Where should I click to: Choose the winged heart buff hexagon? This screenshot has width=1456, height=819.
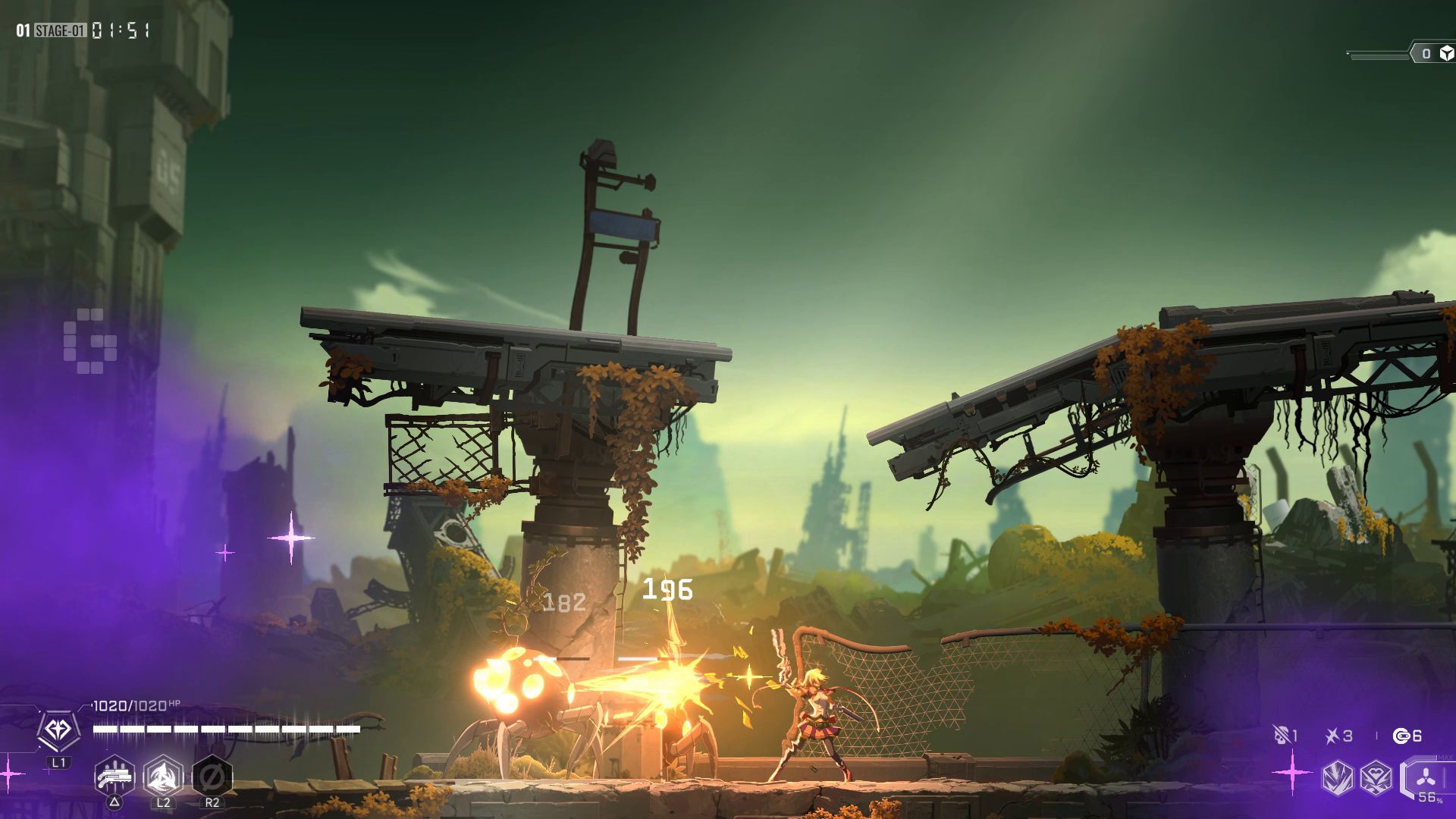1375,778
